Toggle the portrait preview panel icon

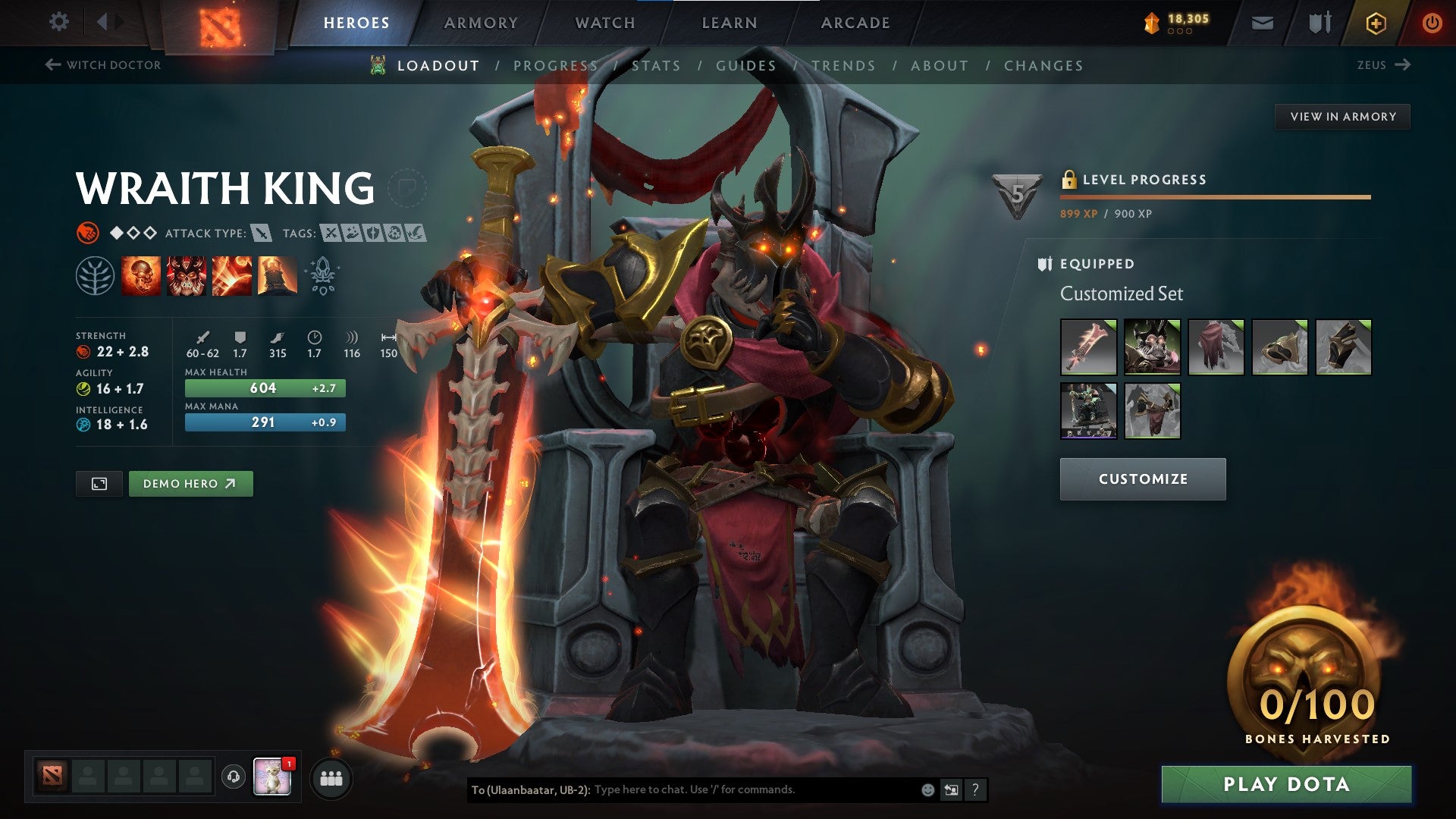coord(99,483)
